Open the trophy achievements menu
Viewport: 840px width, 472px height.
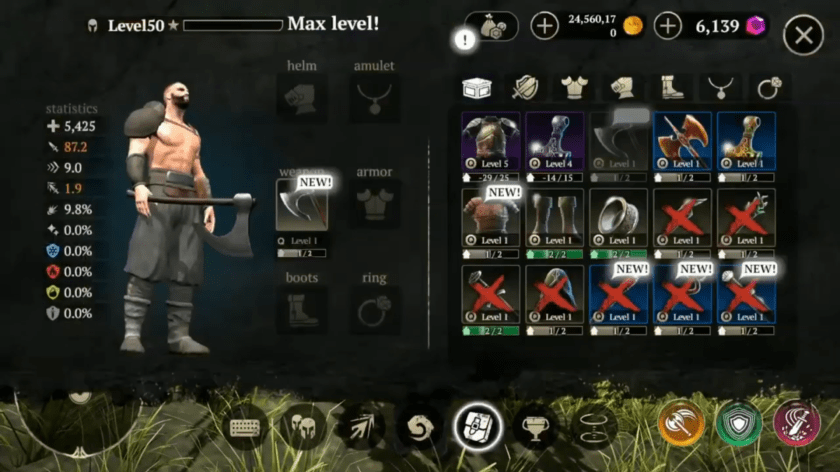[x=535, y=427]
